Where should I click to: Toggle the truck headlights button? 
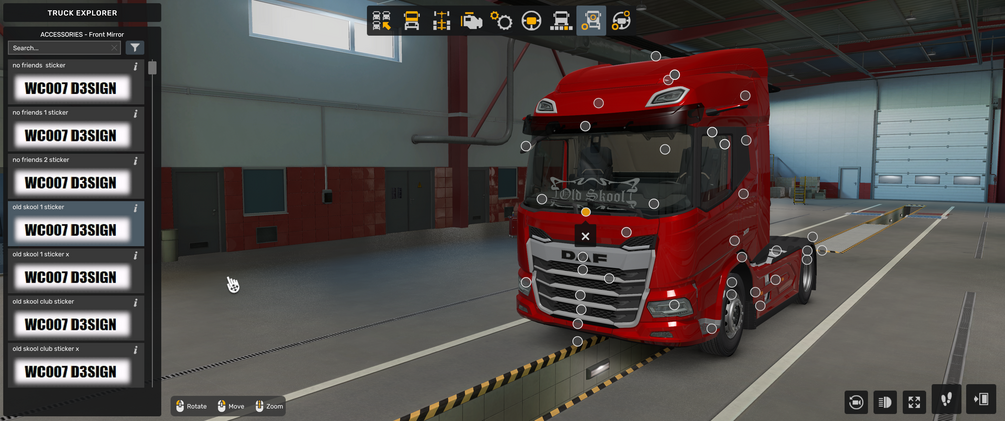(885, 401)
